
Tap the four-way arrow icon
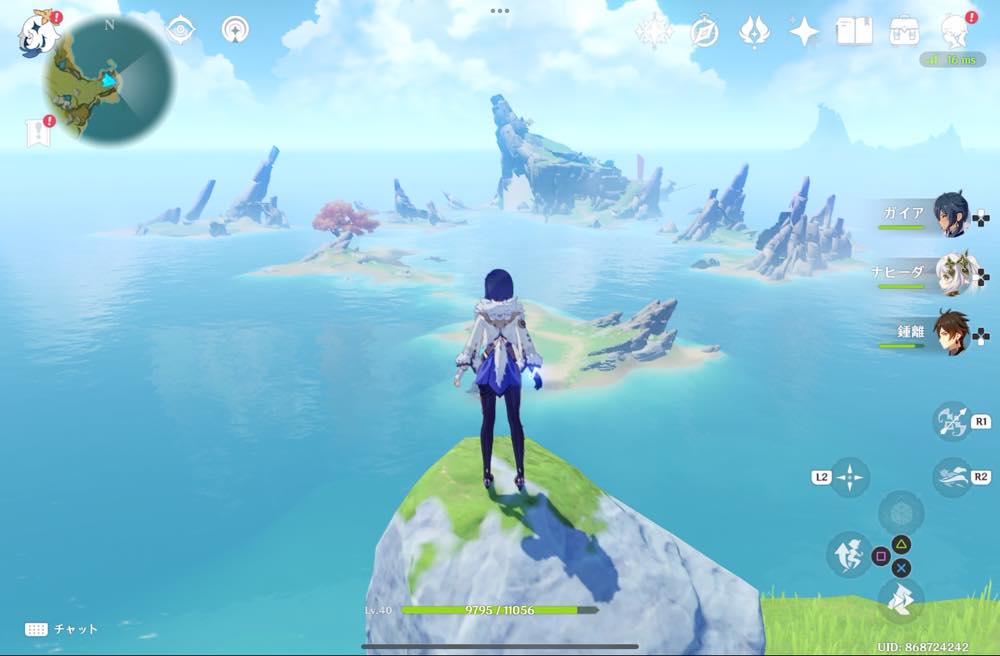(x=849, y=477)
